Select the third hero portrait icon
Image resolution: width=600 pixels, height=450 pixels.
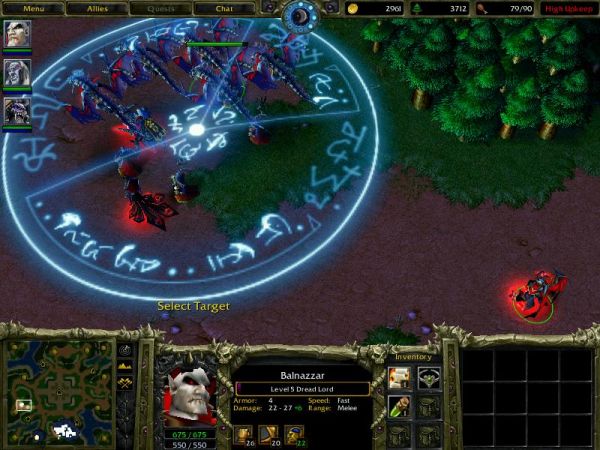click(17, 110)
